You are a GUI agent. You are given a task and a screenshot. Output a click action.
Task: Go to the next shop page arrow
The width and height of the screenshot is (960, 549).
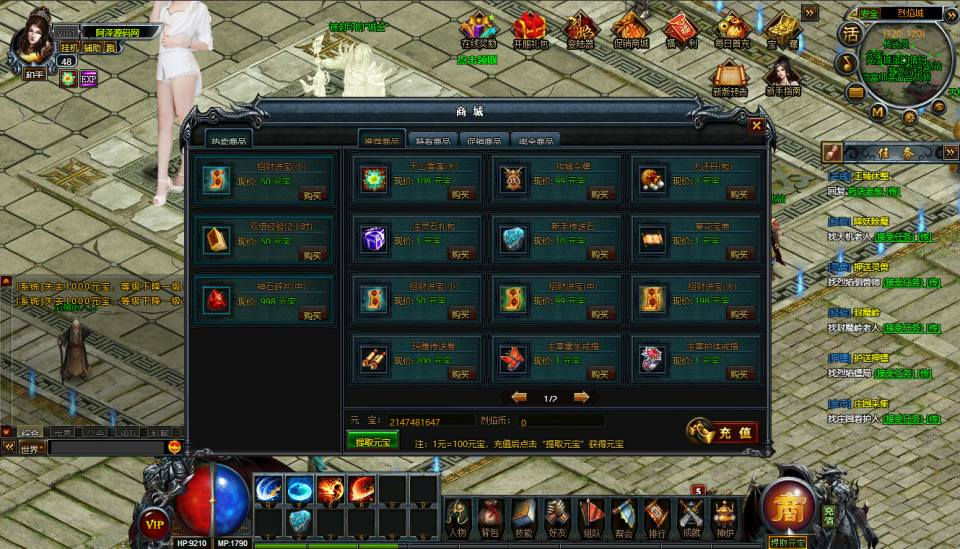(582, 398)
